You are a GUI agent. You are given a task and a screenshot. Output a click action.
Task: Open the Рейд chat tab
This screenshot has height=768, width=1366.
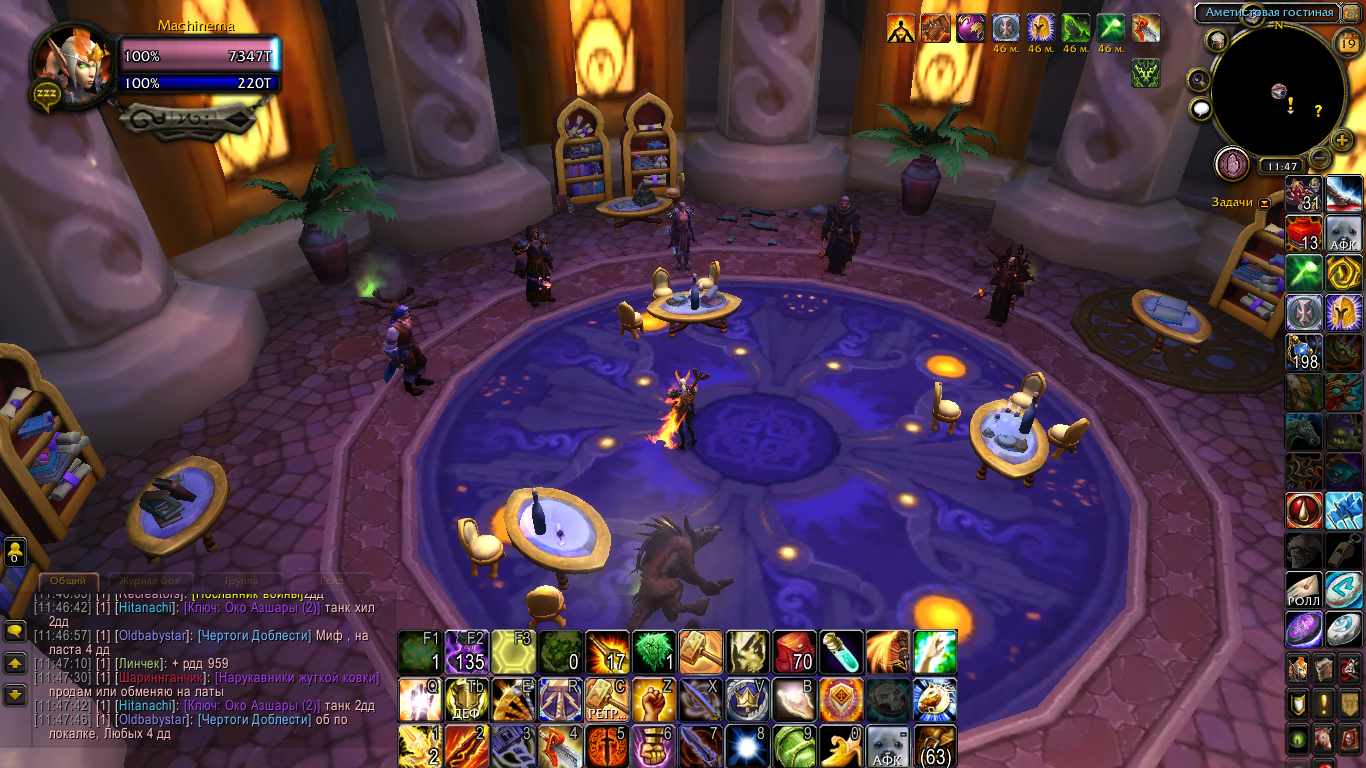331,581
